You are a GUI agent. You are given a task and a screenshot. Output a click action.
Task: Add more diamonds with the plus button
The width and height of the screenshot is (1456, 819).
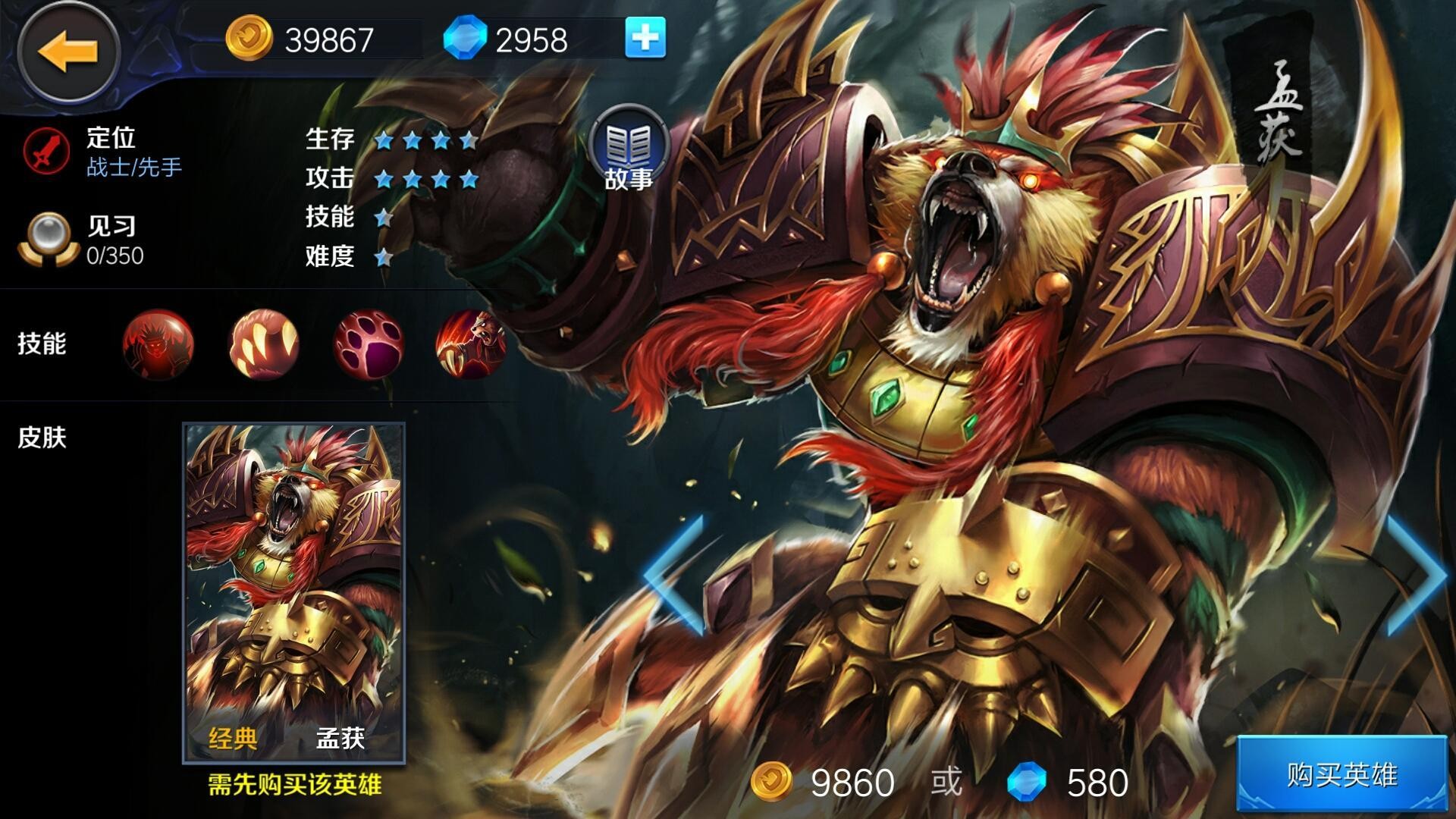[x=645, y=38]
